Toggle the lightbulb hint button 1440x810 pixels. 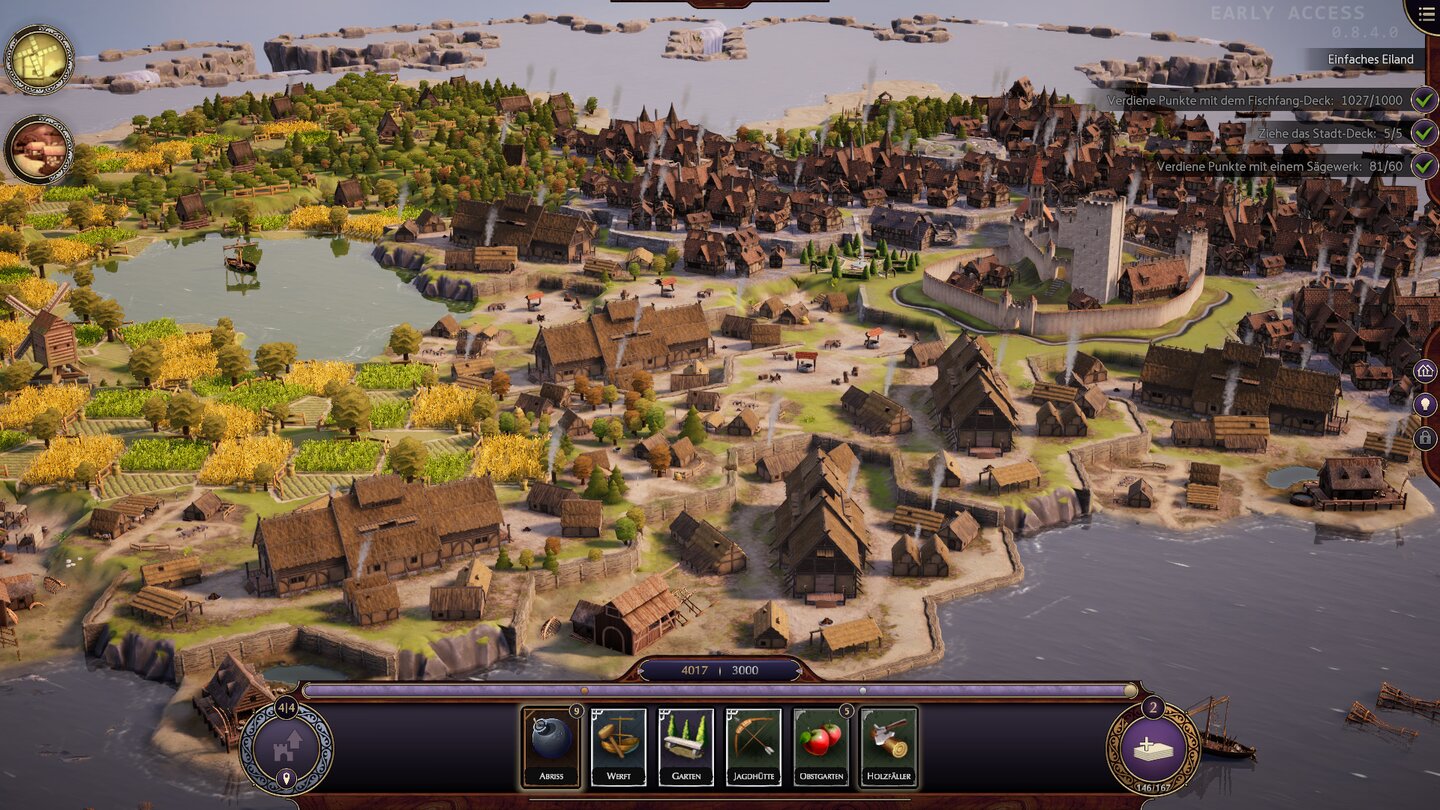click(x=1425, y=405)
